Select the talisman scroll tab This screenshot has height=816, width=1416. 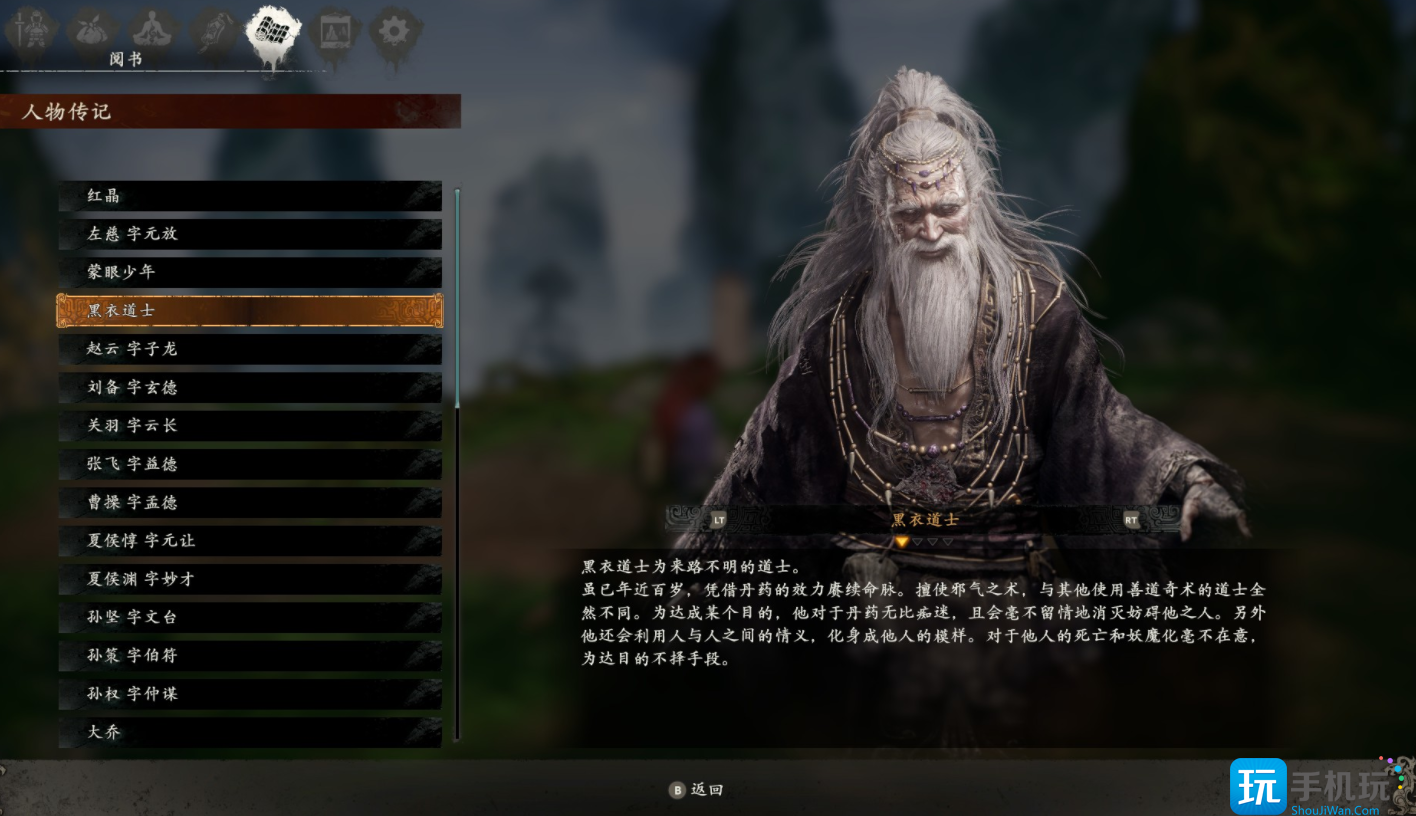[214, 32]
